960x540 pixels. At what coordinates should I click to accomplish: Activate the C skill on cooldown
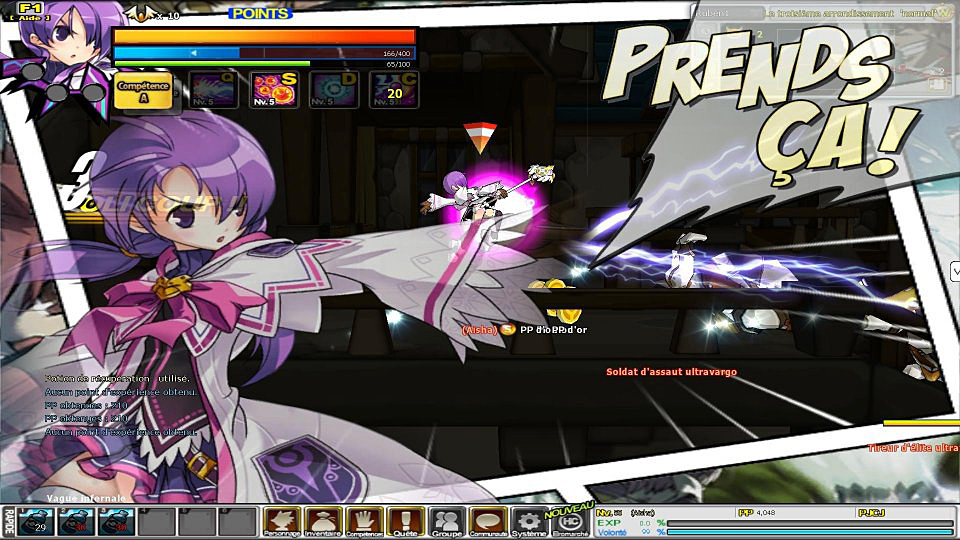point(394,90)
